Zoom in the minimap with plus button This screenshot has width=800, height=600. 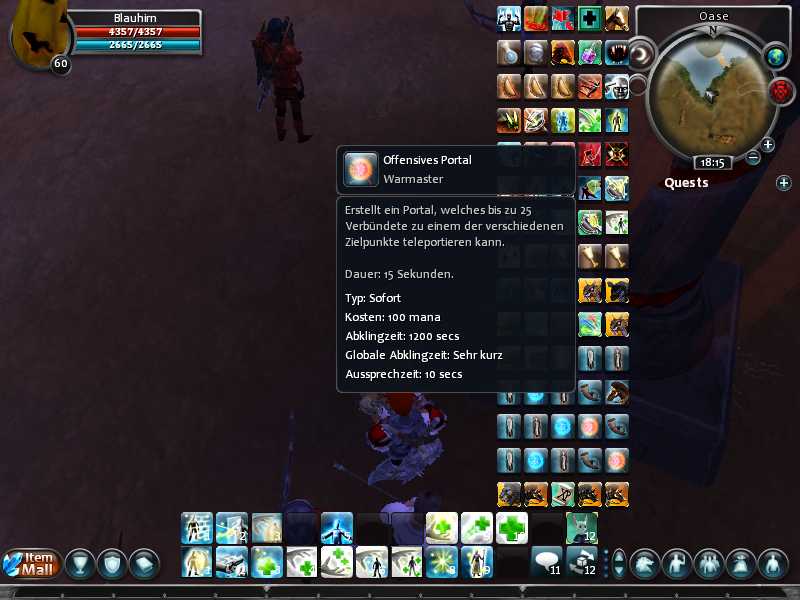click(x=768, y=145)
